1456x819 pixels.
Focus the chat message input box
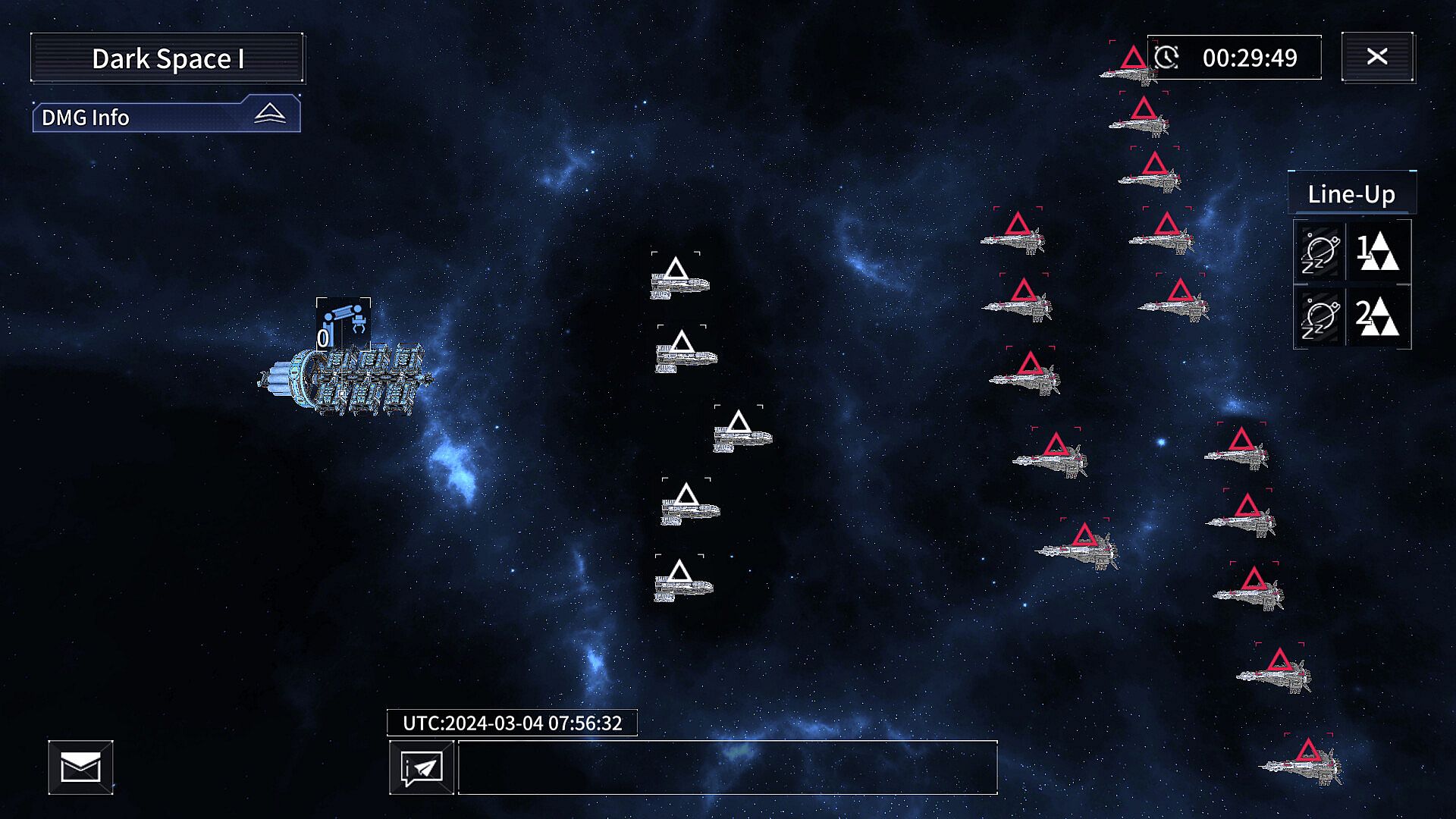[x=727, y=768]
